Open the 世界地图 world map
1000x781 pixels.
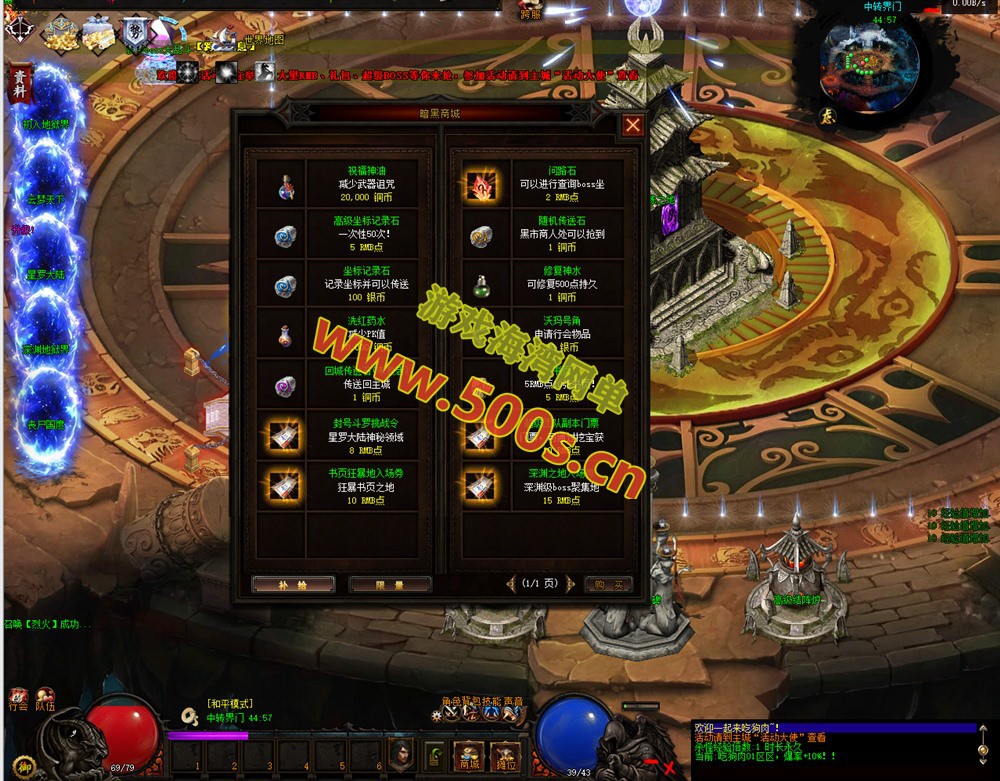(264, 40)
